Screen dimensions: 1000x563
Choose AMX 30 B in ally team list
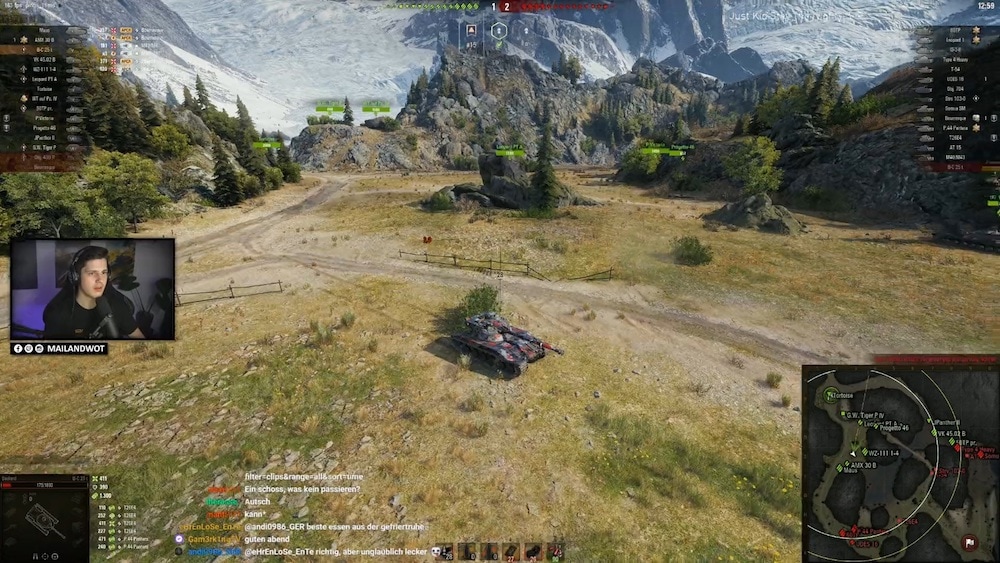(x=44, y=40)
